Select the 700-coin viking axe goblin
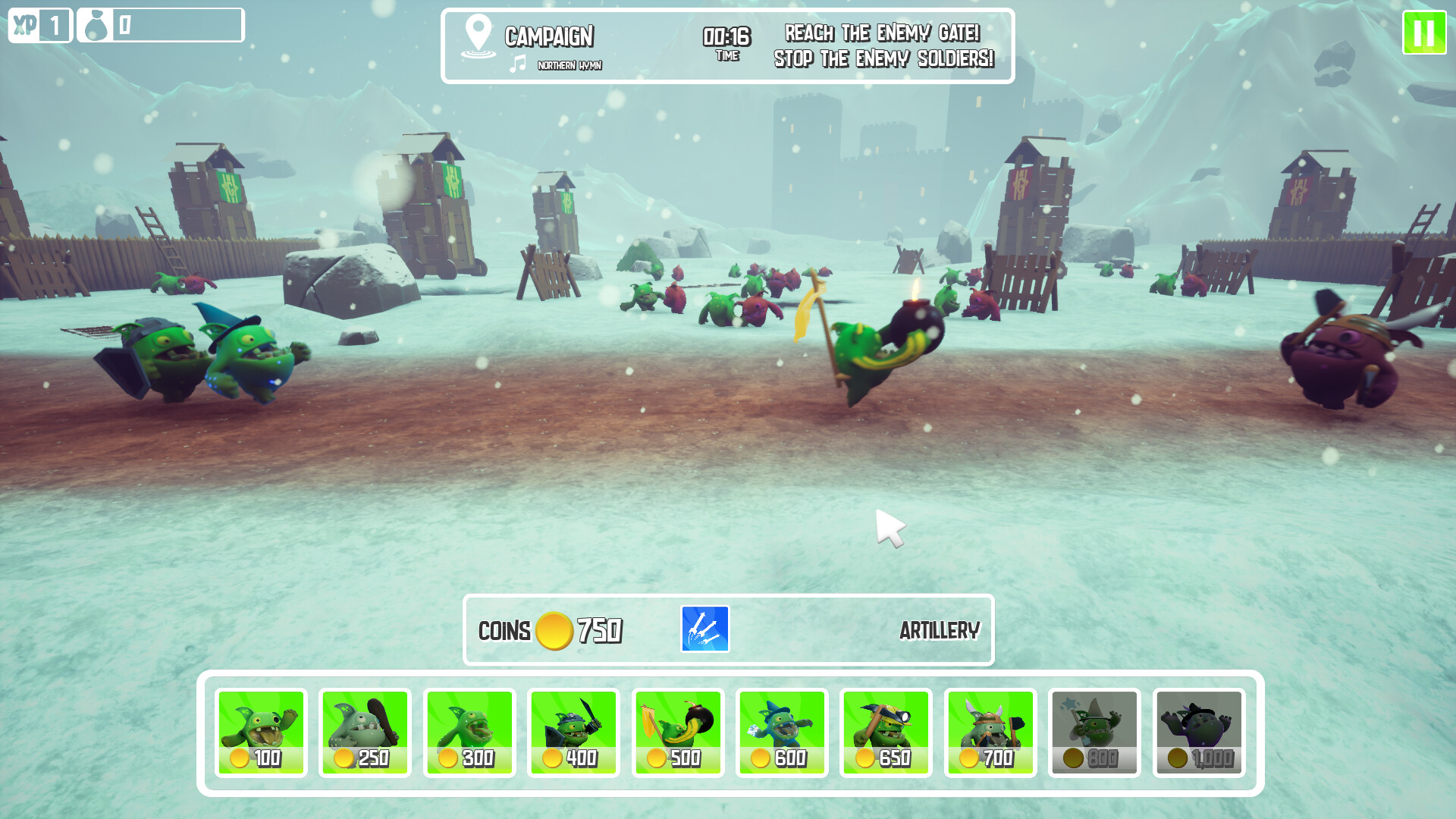 pos(990,732)
